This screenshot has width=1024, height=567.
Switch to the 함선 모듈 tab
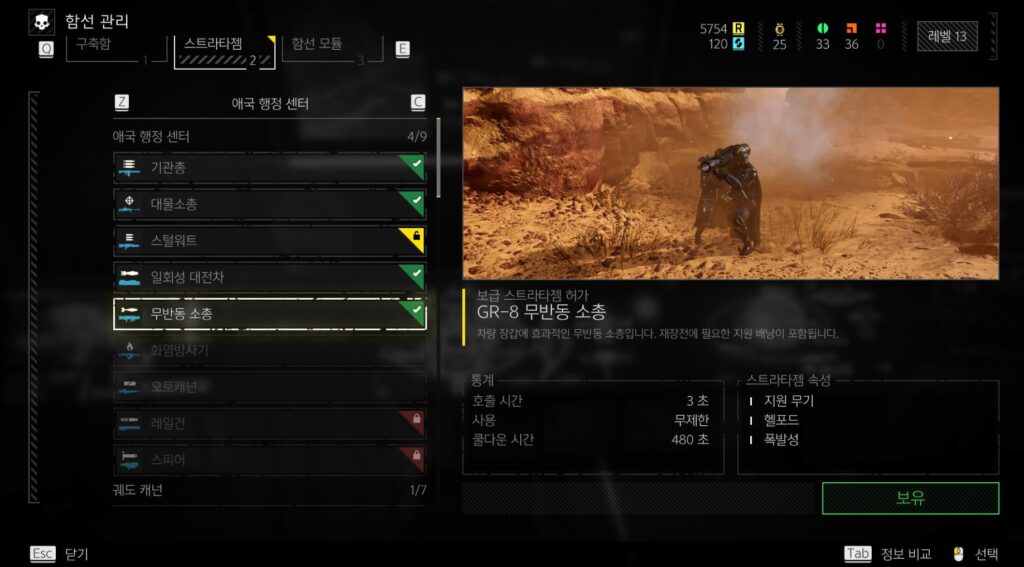point(332,48)
